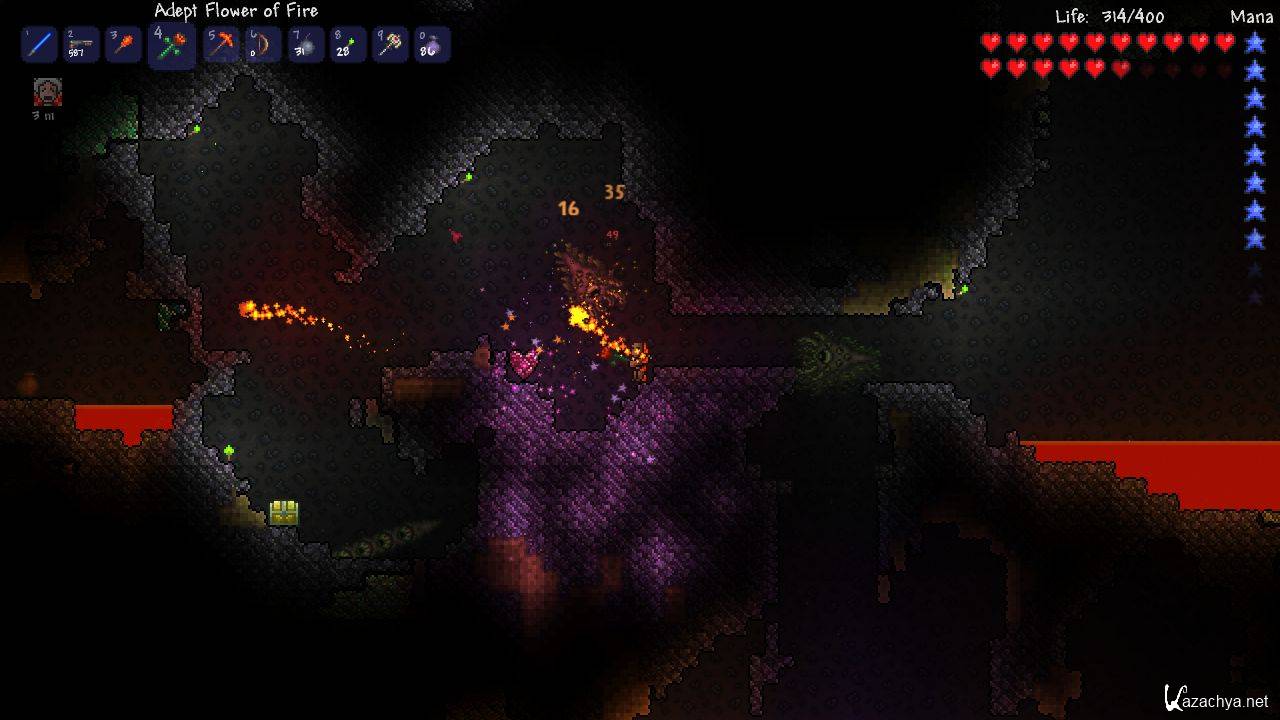Equip the molten pickaxe in slot 5
The width and height of the screenshot is (1280, 720).
(x=221, y=45)
